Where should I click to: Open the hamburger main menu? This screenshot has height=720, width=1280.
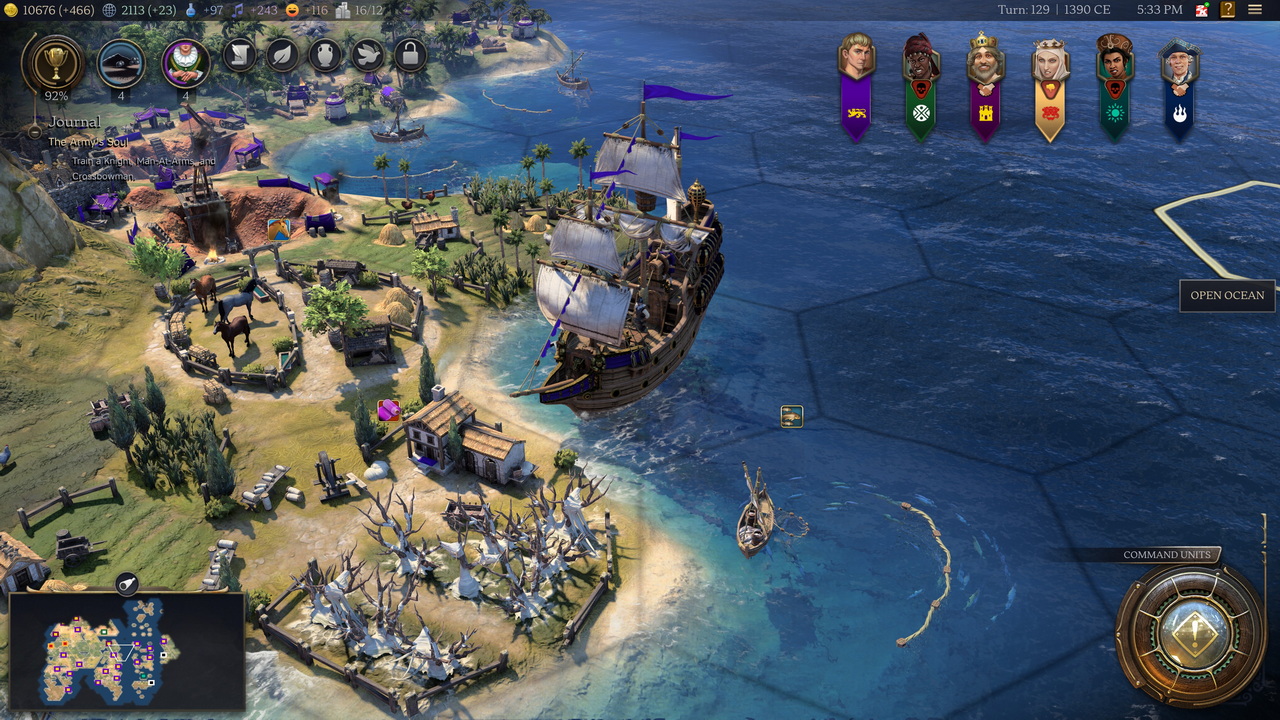click(1255, 10)
